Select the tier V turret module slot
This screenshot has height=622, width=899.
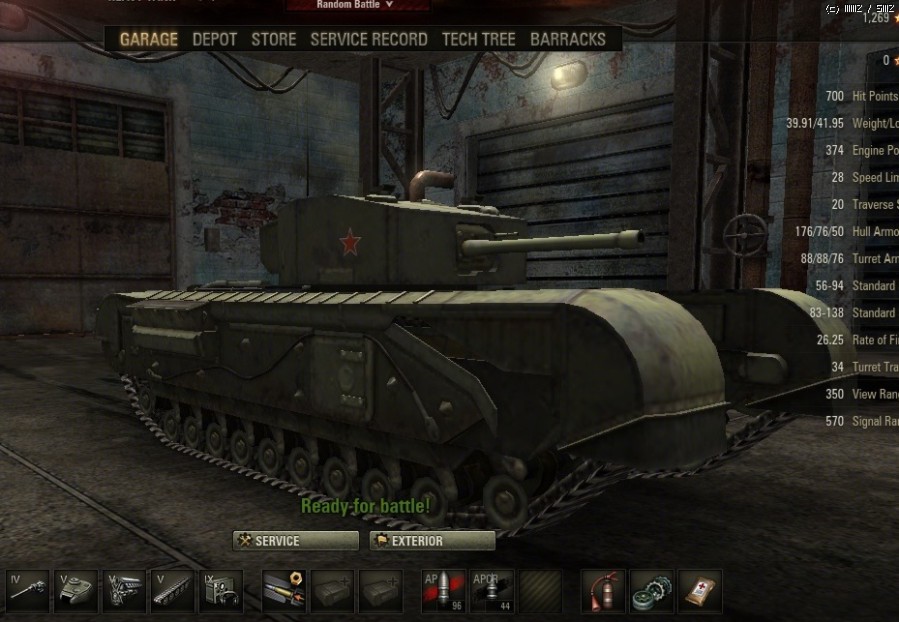(76, 591)
